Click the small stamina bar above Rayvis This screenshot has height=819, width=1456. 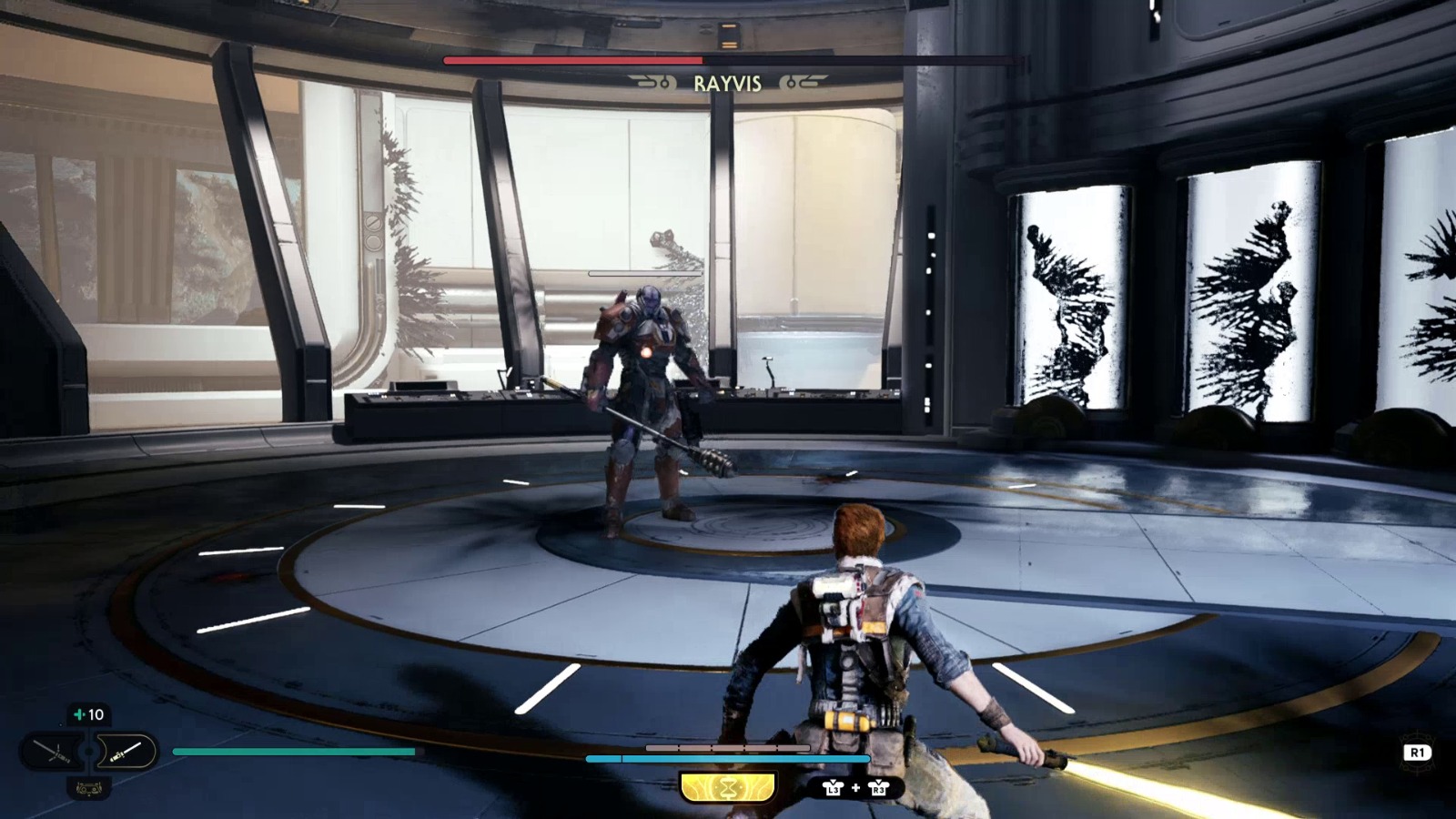click(646, 272)
